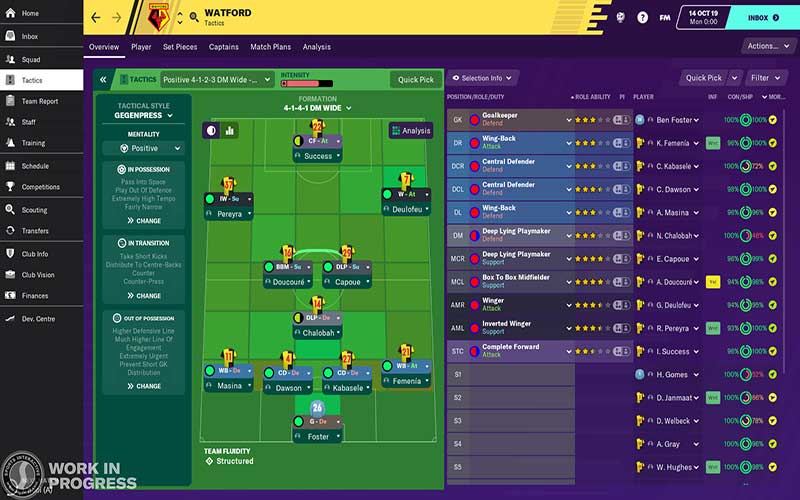Click the yellow INBOX continue button

763,17
